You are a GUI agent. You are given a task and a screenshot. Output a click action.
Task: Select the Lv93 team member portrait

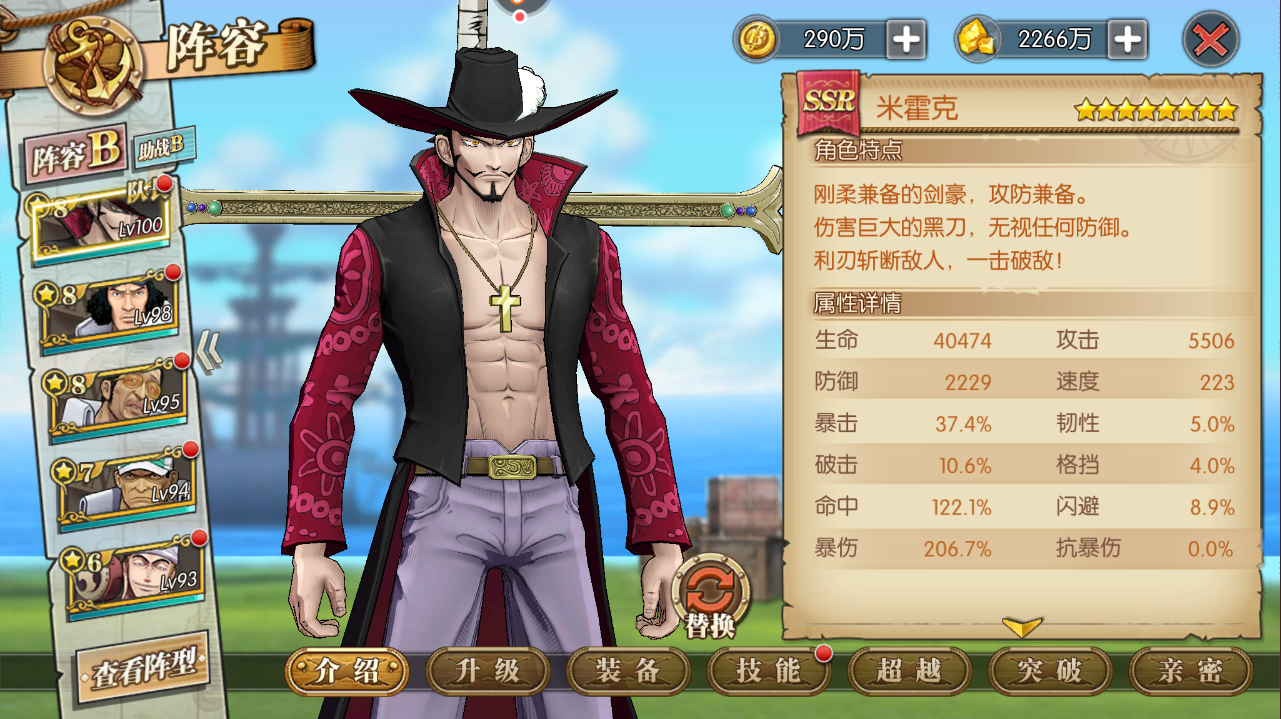[x=130, y=574]
